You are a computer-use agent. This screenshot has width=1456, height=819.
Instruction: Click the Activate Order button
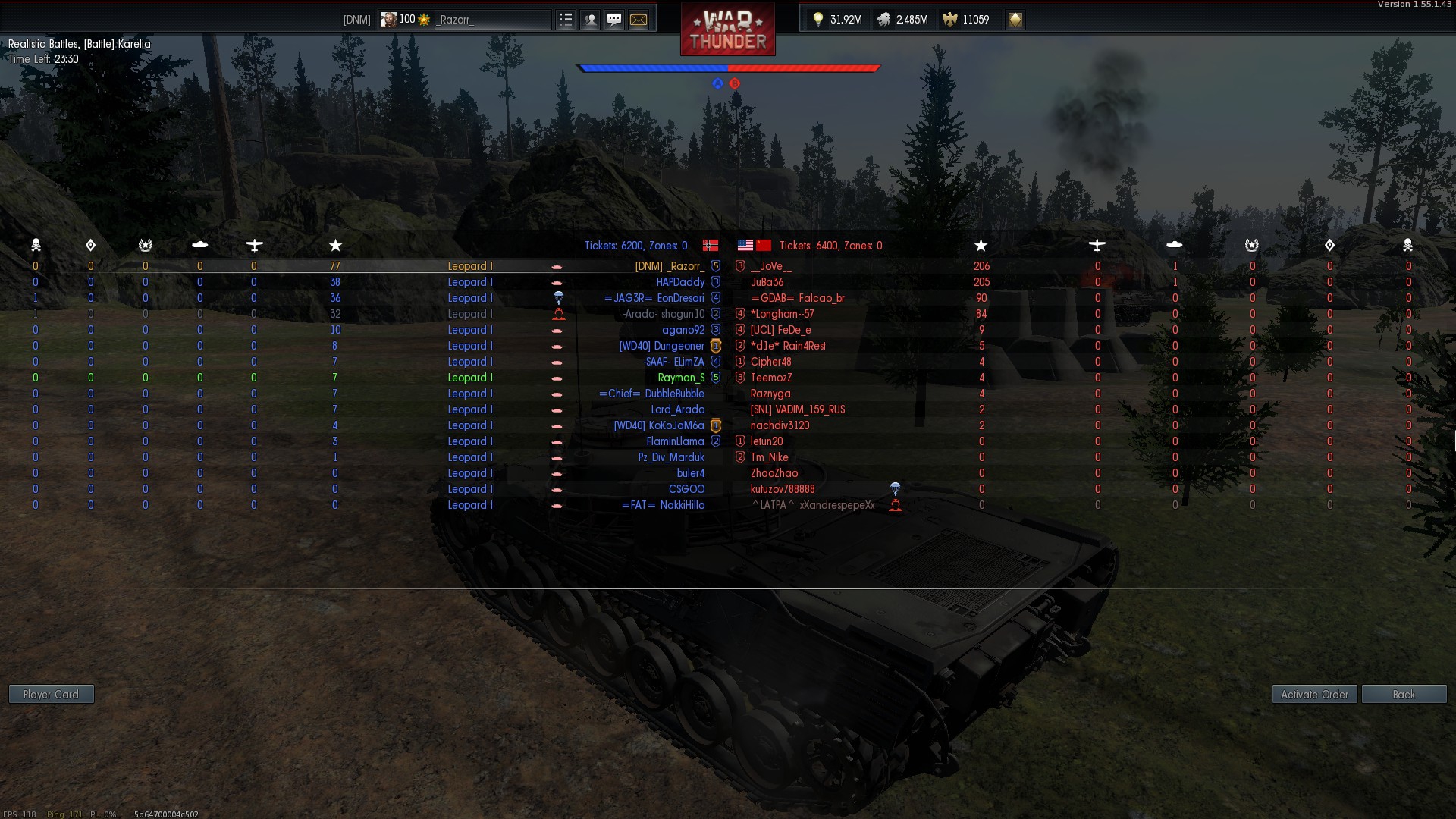pyautogui.click(x=1314, y=694)
